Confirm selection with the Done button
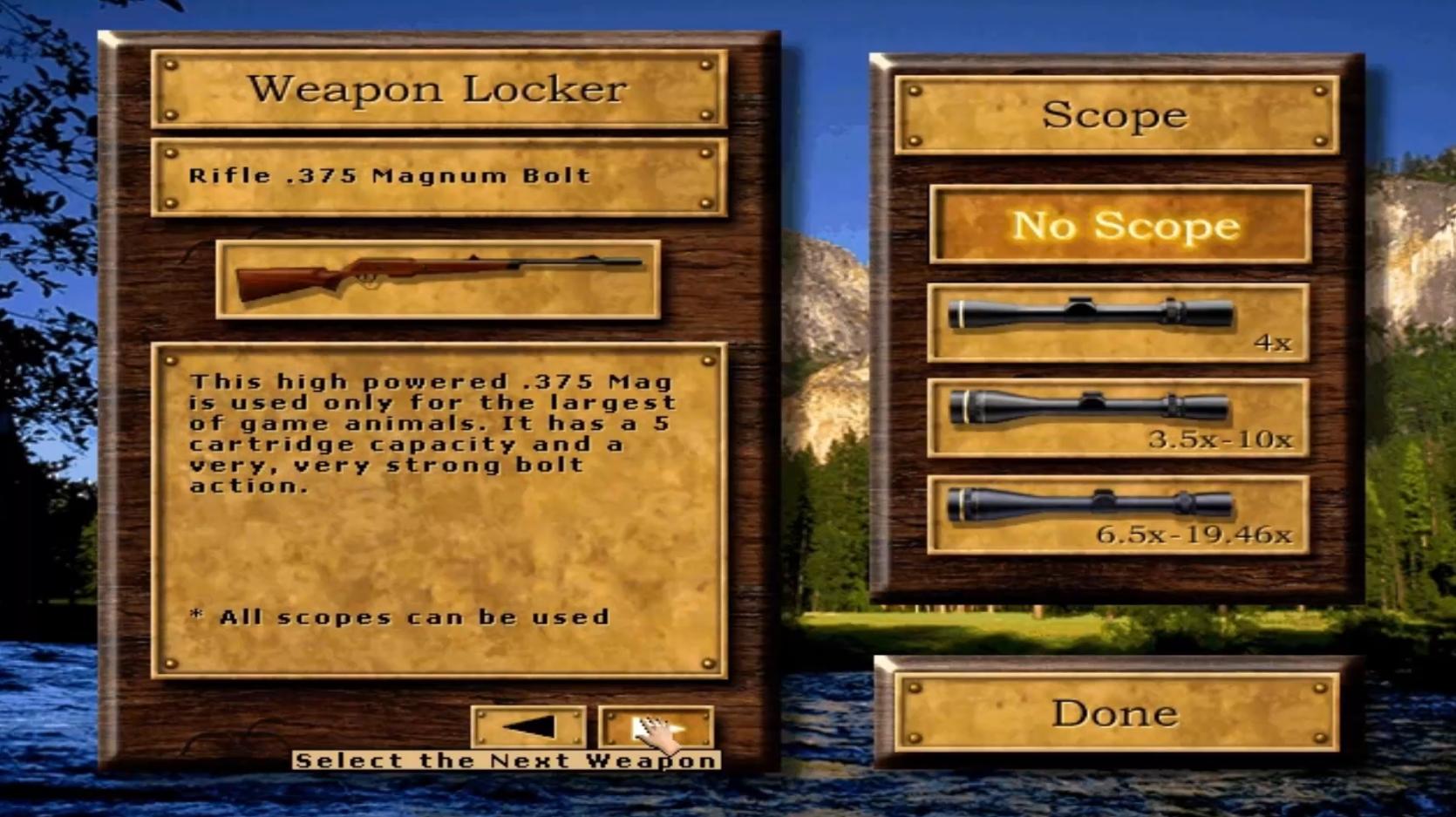Screen dimensions: 1456x817 [1117, 713]
